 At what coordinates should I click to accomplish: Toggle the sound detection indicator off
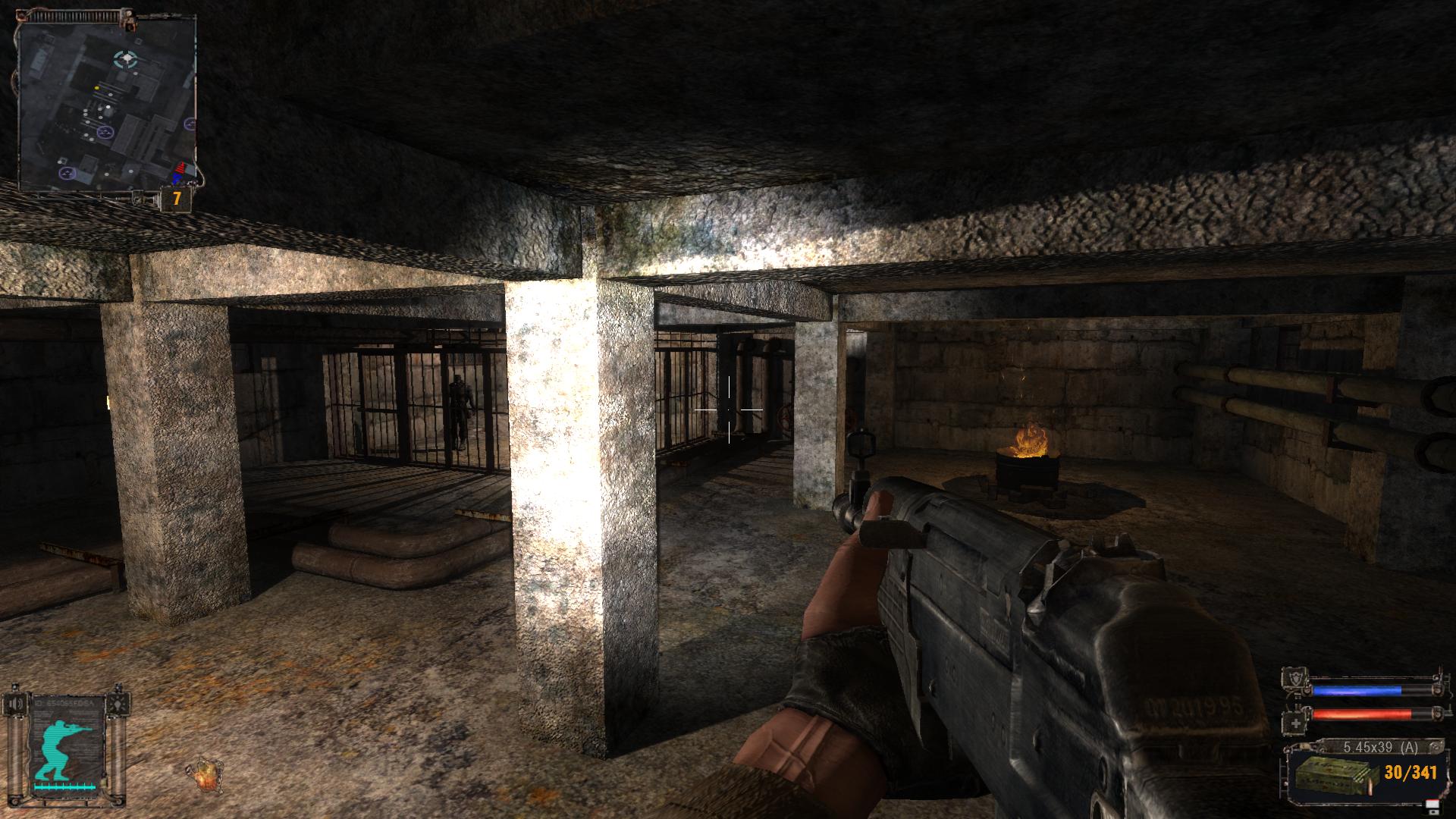point(17,704)
